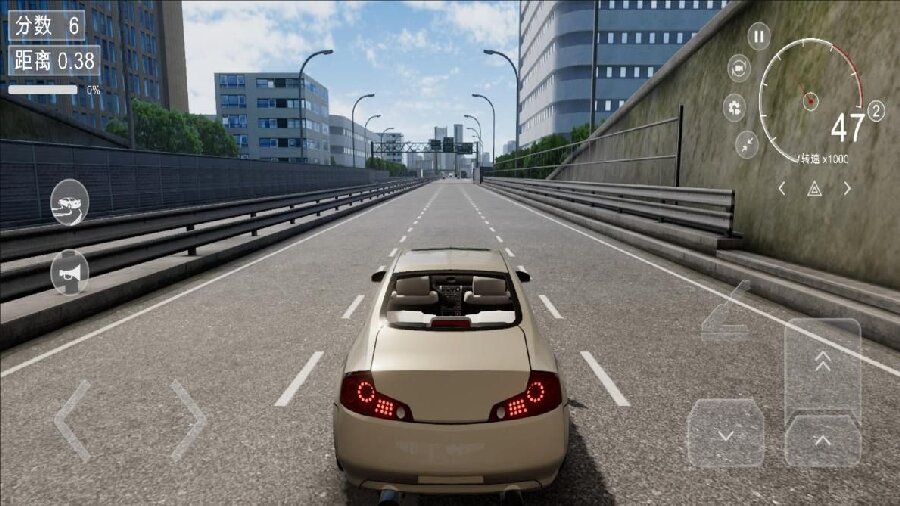Screen dimensions: 900x506
Task: Tap the gear number 2 indicator
Action: click(876, 111)
